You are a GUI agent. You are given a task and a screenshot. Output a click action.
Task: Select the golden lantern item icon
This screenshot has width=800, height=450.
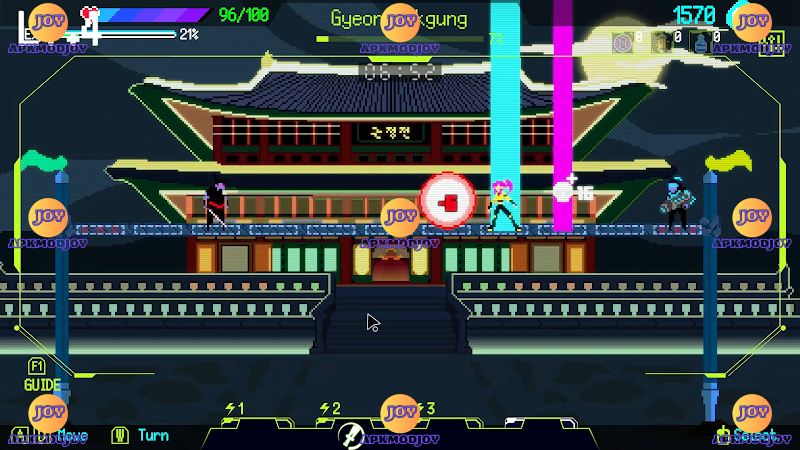point(661,42)
